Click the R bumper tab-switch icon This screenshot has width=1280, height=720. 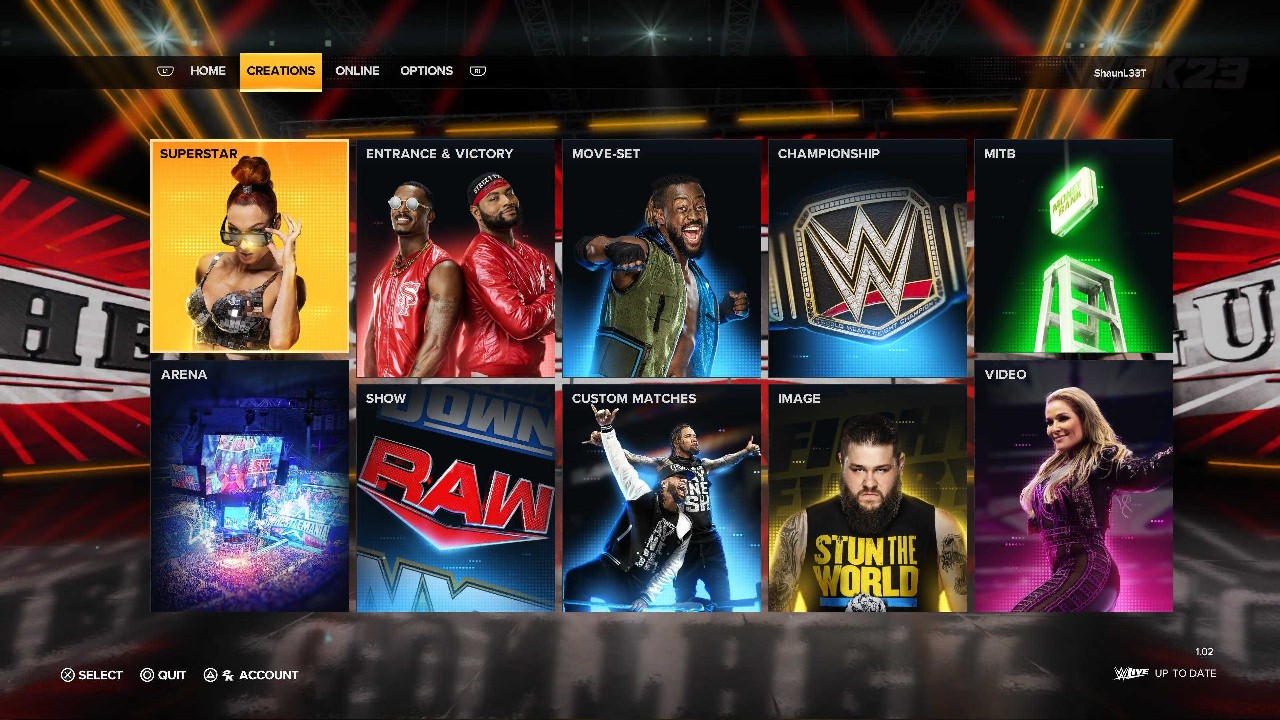pos(477,70)
